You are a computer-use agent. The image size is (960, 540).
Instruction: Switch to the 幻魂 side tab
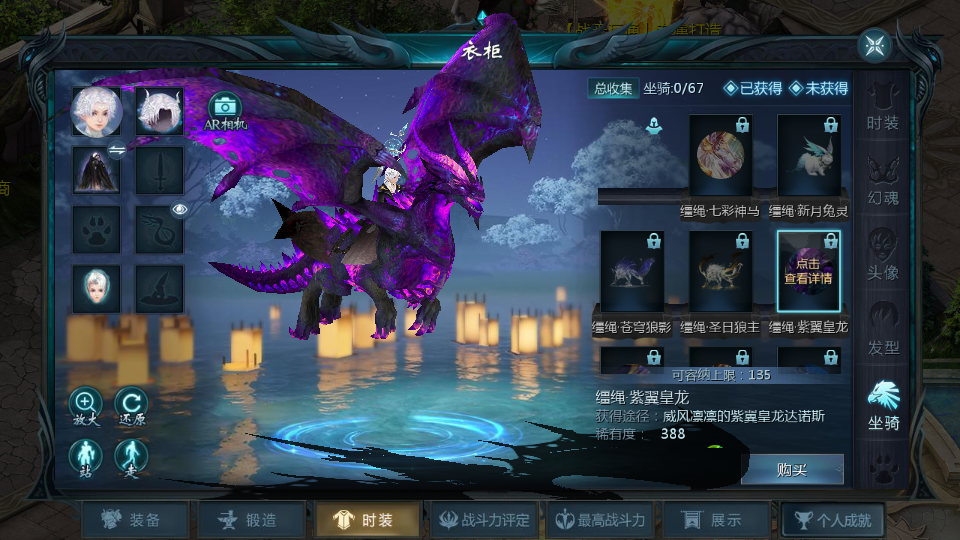click(882, 180)
